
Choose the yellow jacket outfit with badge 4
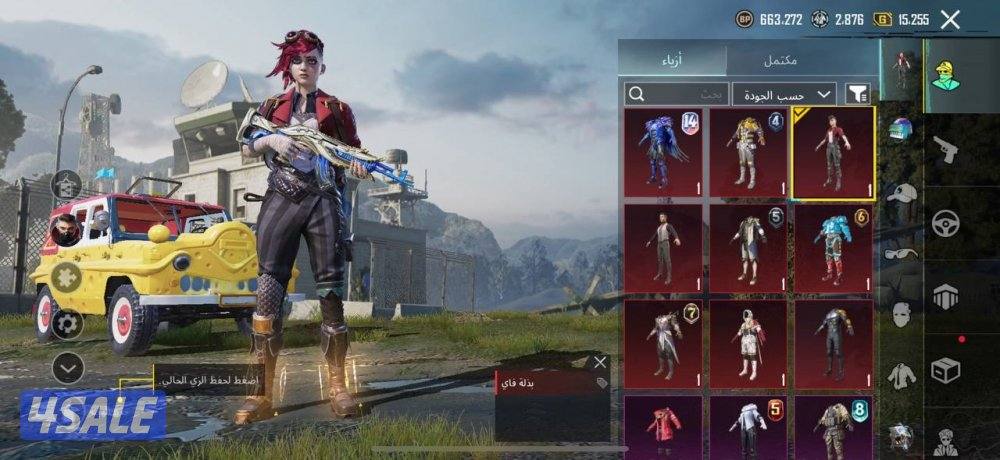click(x=747, y=152)
